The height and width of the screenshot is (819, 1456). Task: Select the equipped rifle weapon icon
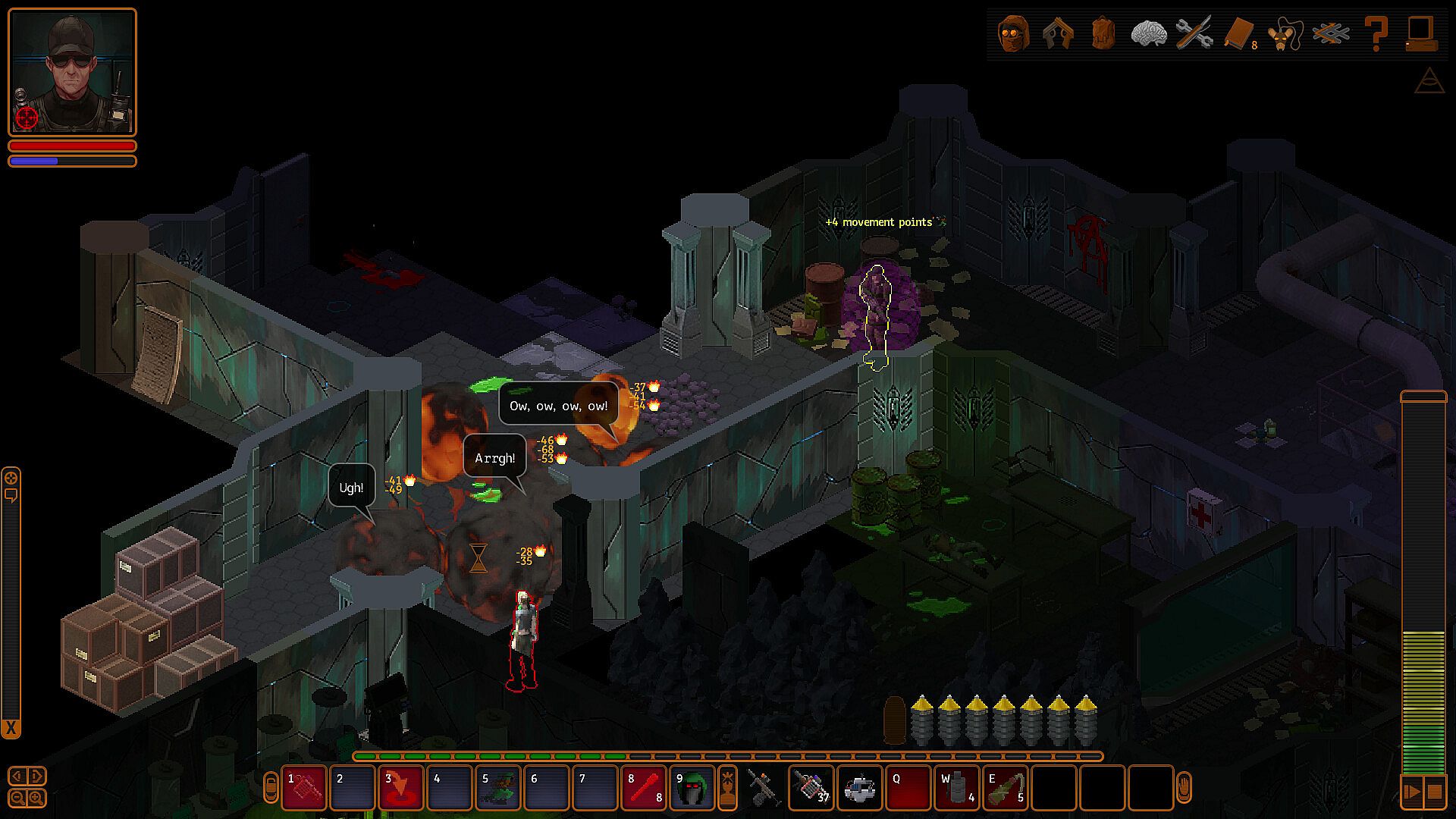(763, 788)
